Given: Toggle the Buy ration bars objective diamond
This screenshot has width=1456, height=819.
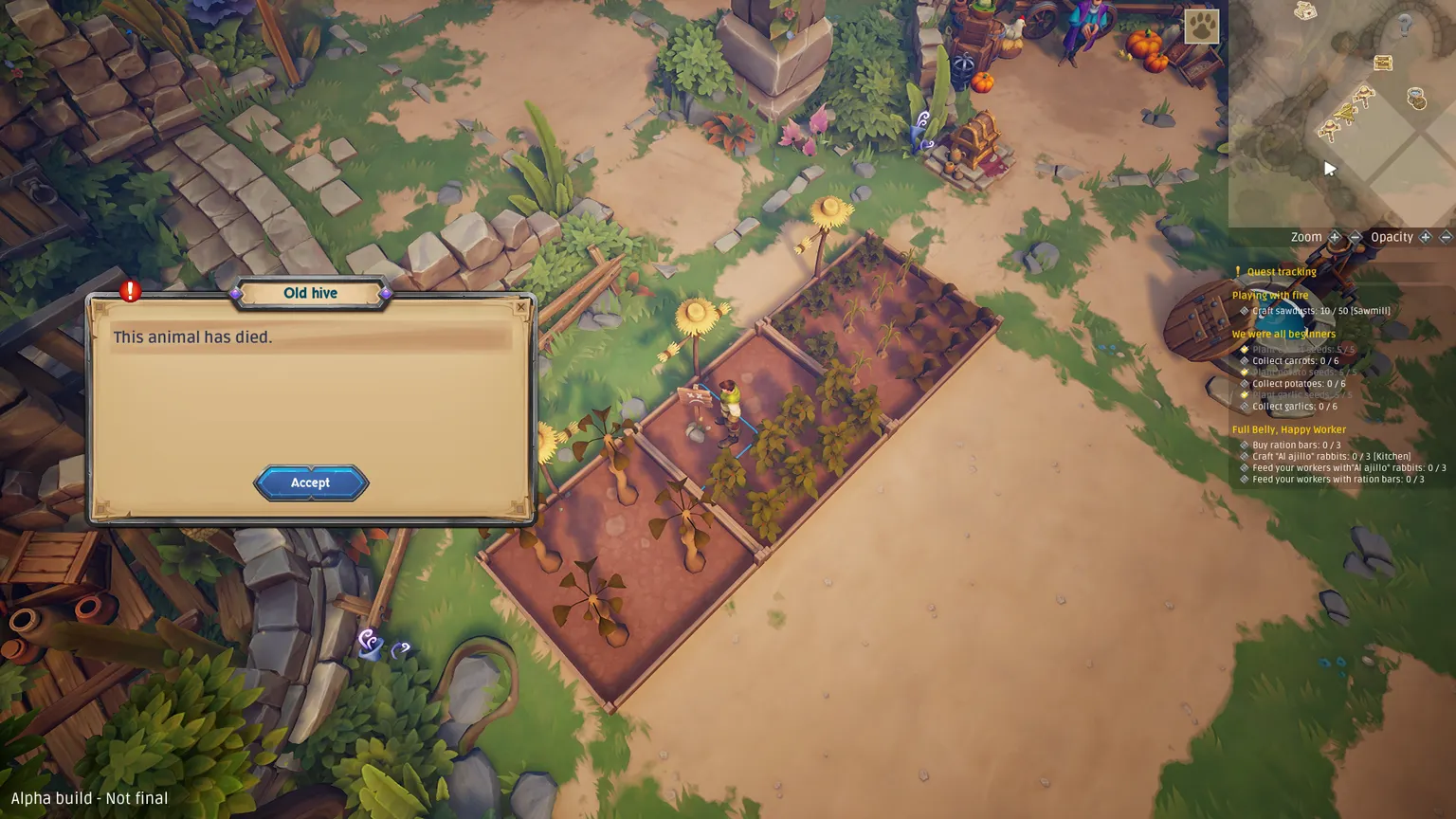Looking at the screenshot, I should pos(1245,445).
